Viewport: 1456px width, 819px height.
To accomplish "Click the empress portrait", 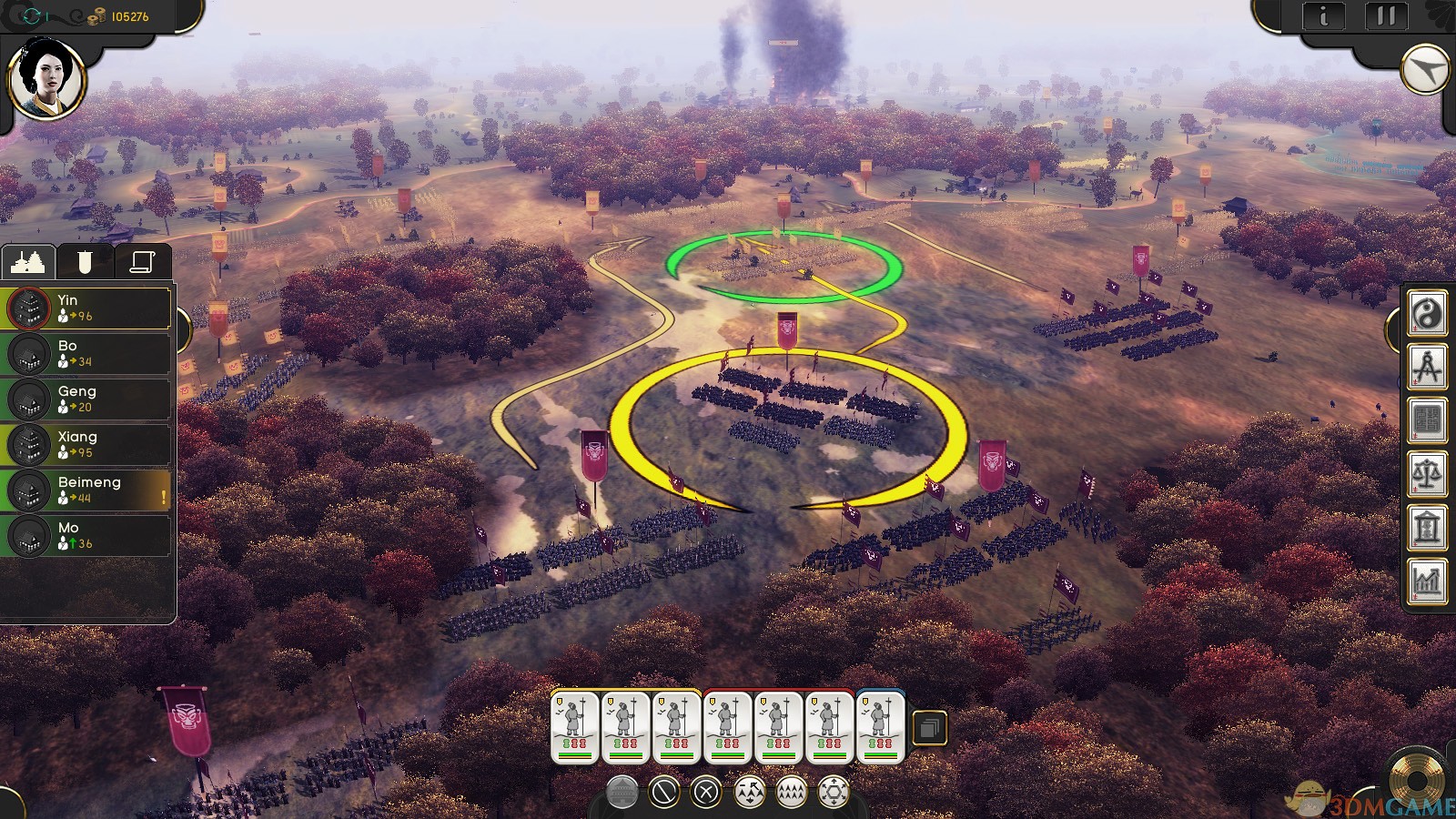I will (45, 78).
